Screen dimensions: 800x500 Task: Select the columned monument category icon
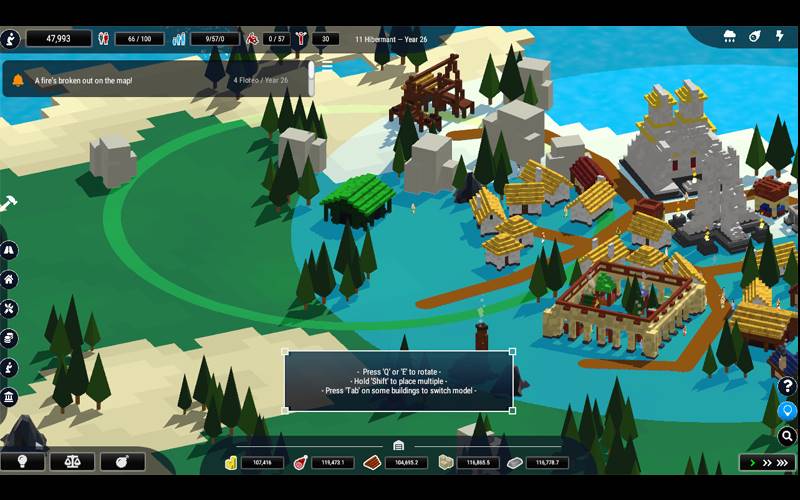[9, 398]
